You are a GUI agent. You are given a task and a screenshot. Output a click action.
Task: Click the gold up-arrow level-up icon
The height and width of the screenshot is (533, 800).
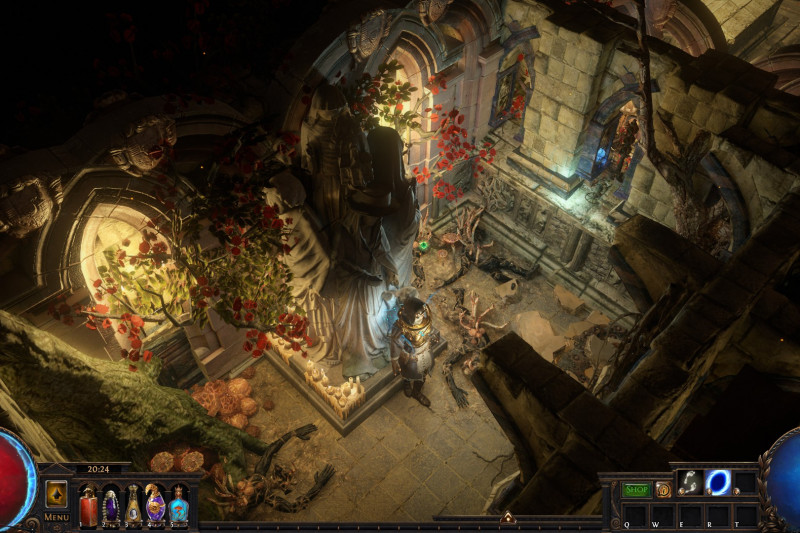(x=56, y=494)
